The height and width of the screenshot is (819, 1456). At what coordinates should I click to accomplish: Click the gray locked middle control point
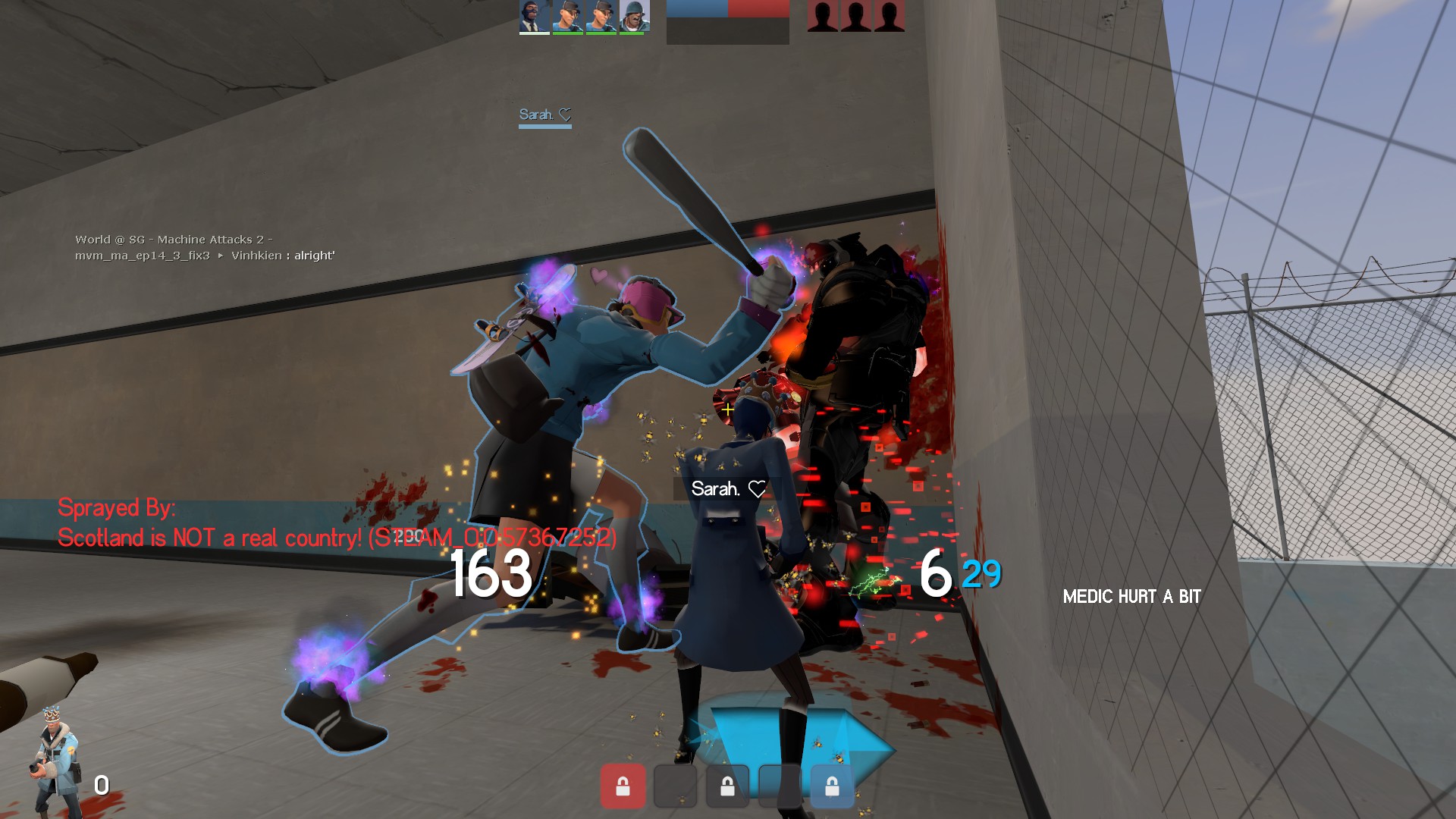coord(727,786)
